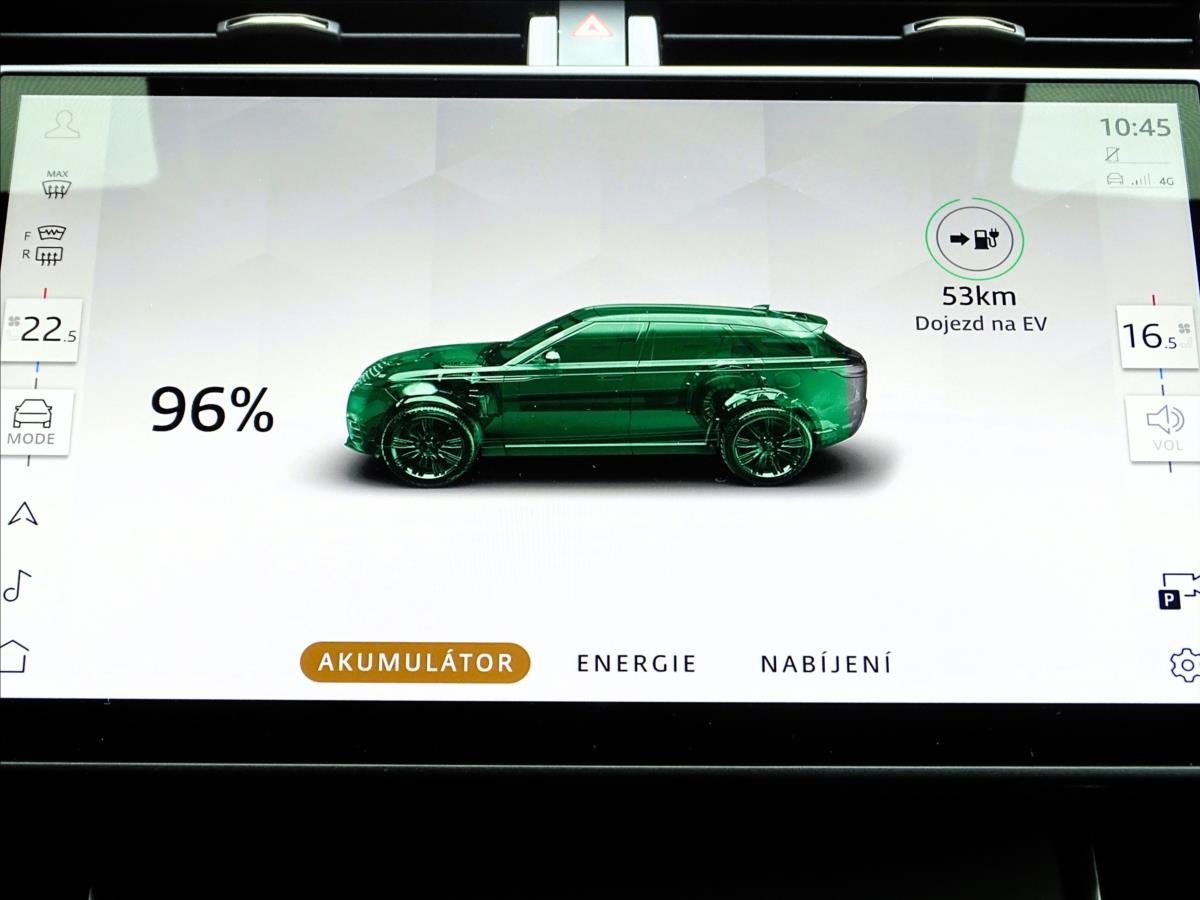Open the navigation arrow icon
The width and height of the screenshot is (1200, 900).
23,514
